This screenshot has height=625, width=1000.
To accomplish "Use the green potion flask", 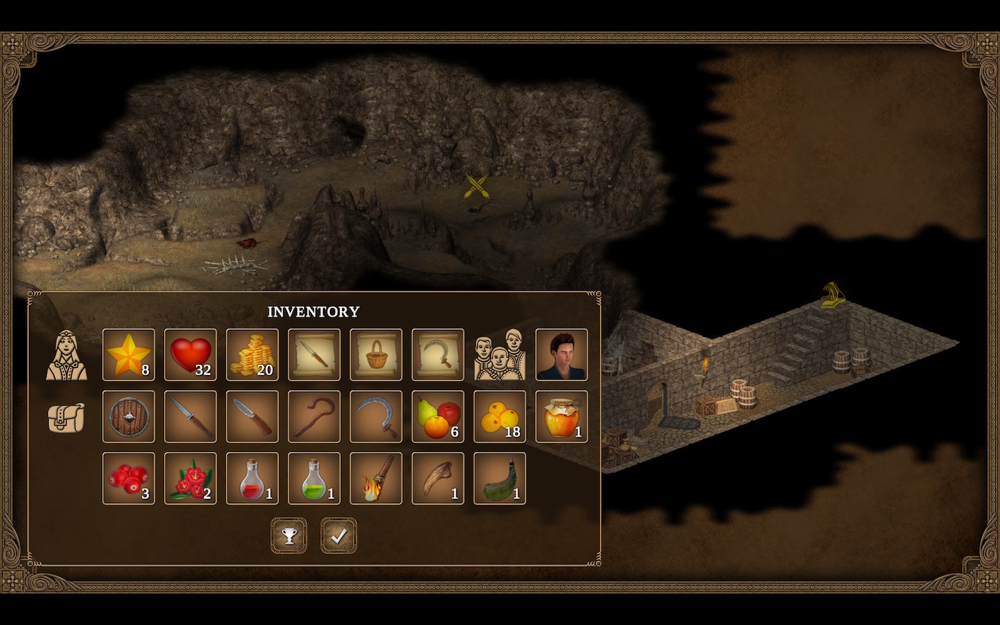I will [315, 479].
